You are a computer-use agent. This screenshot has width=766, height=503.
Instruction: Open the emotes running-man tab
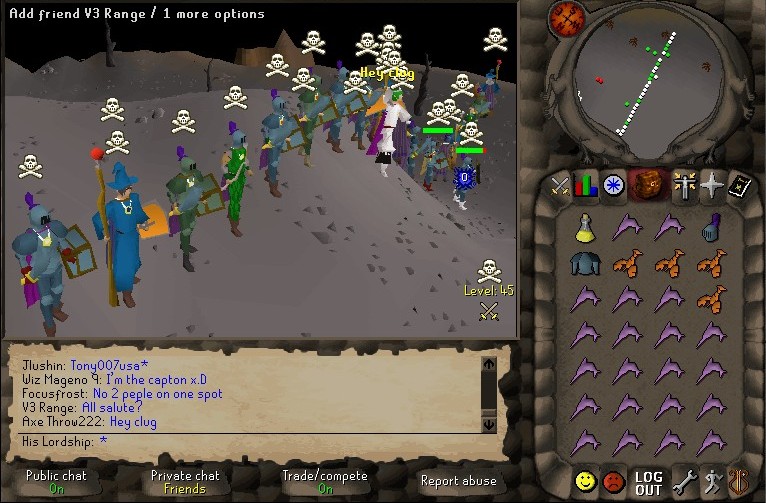coord(711,482)
